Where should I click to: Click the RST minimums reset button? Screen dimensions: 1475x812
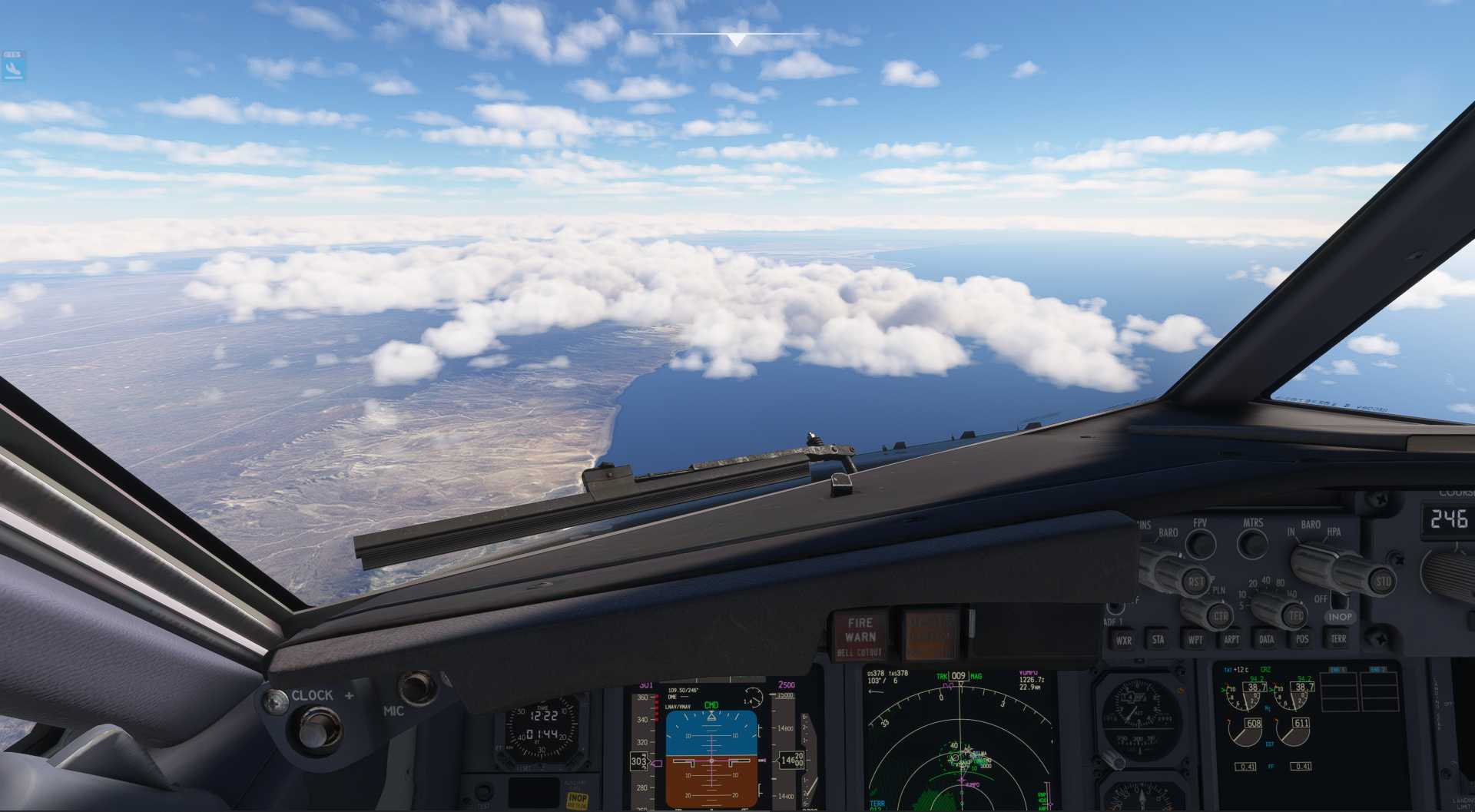[1195, 582]
